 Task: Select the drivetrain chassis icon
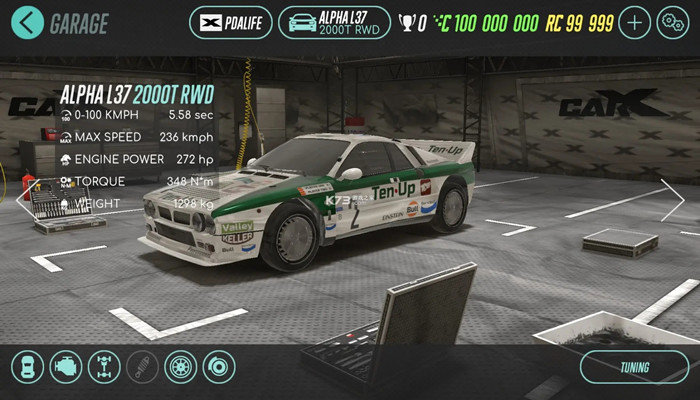[104, 367]
